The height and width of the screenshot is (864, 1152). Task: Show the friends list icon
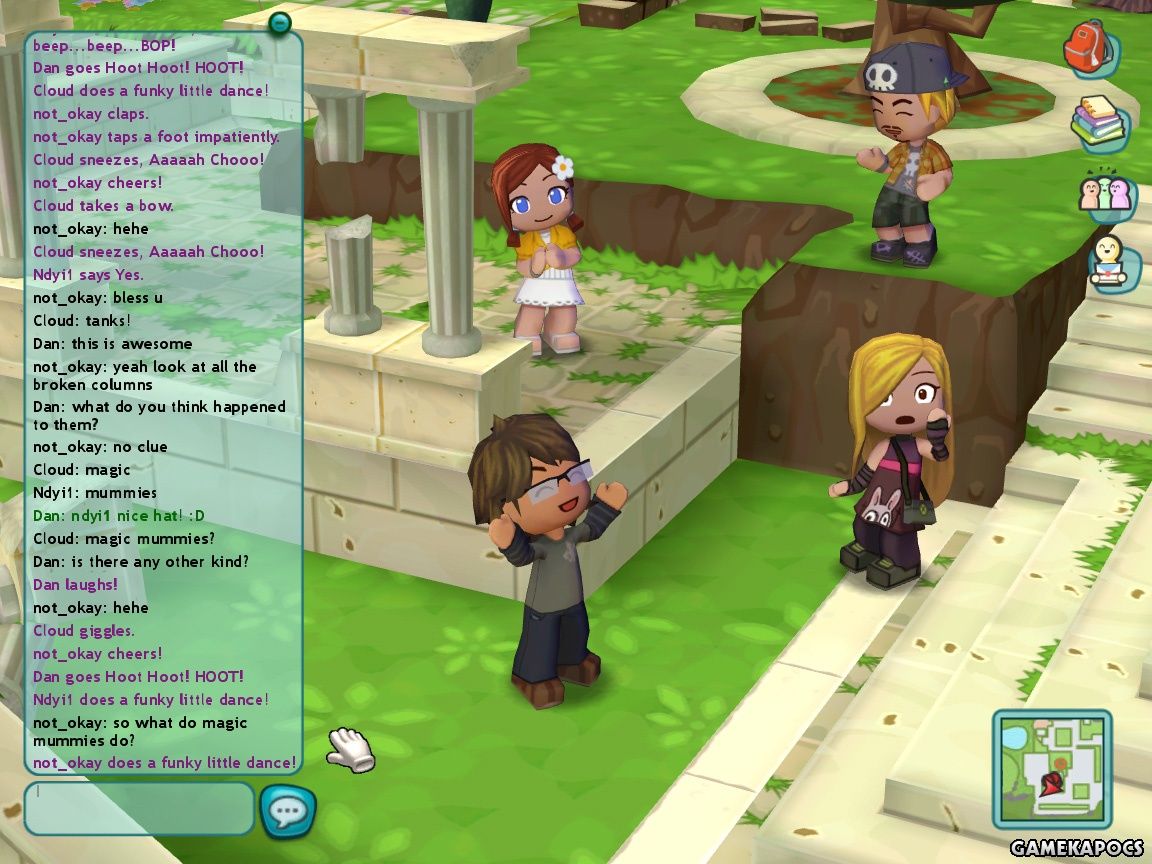[1107, 193]
